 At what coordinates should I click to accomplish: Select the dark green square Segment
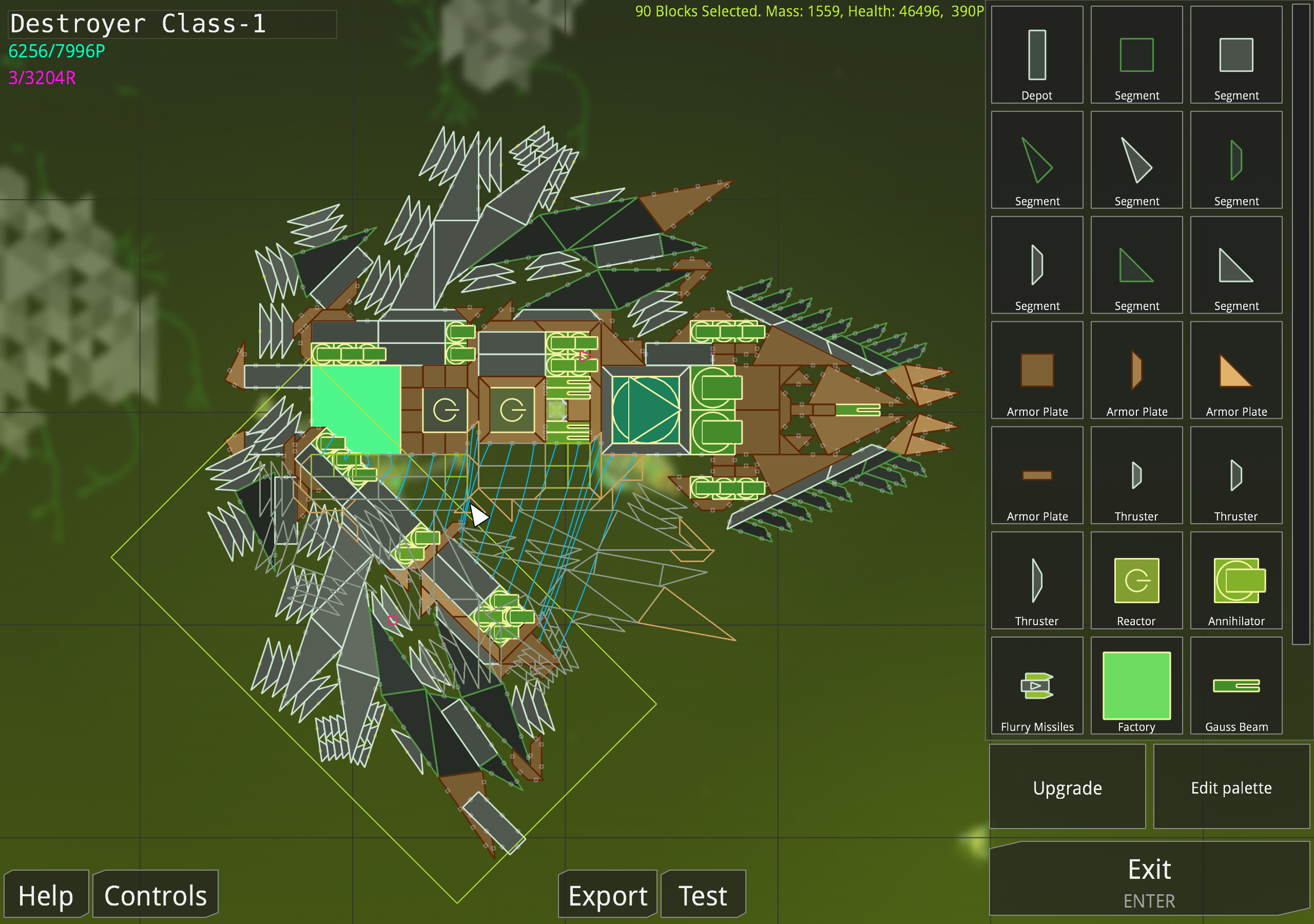click(1136, 55)
